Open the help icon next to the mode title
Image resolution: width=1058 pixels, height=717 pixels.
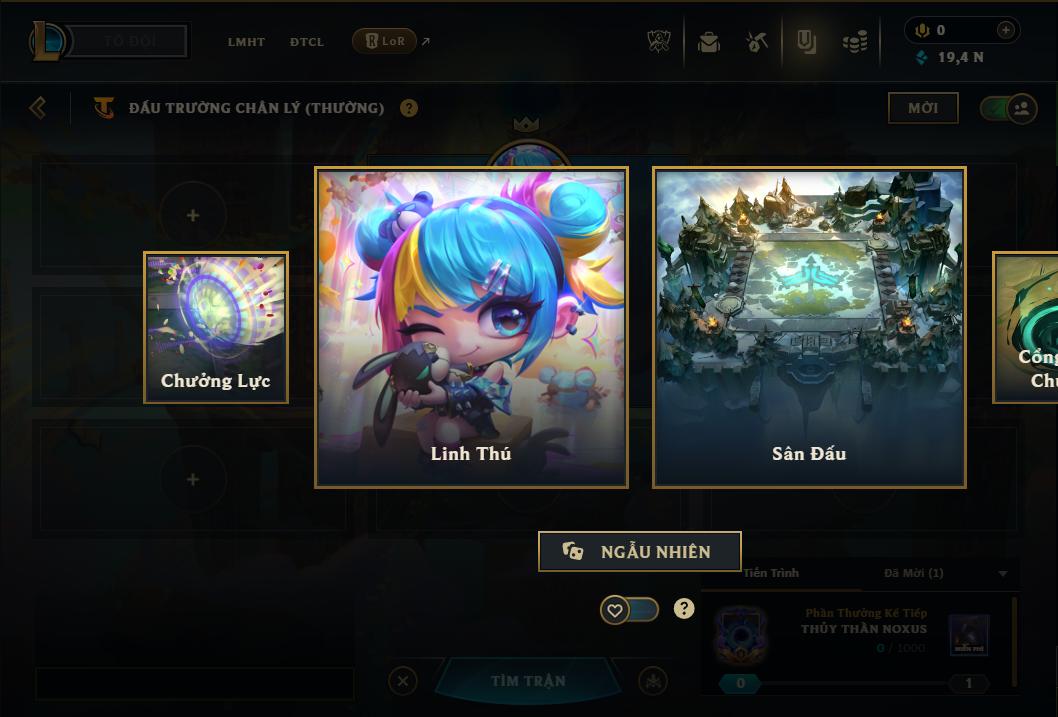(x=409, y=108)
